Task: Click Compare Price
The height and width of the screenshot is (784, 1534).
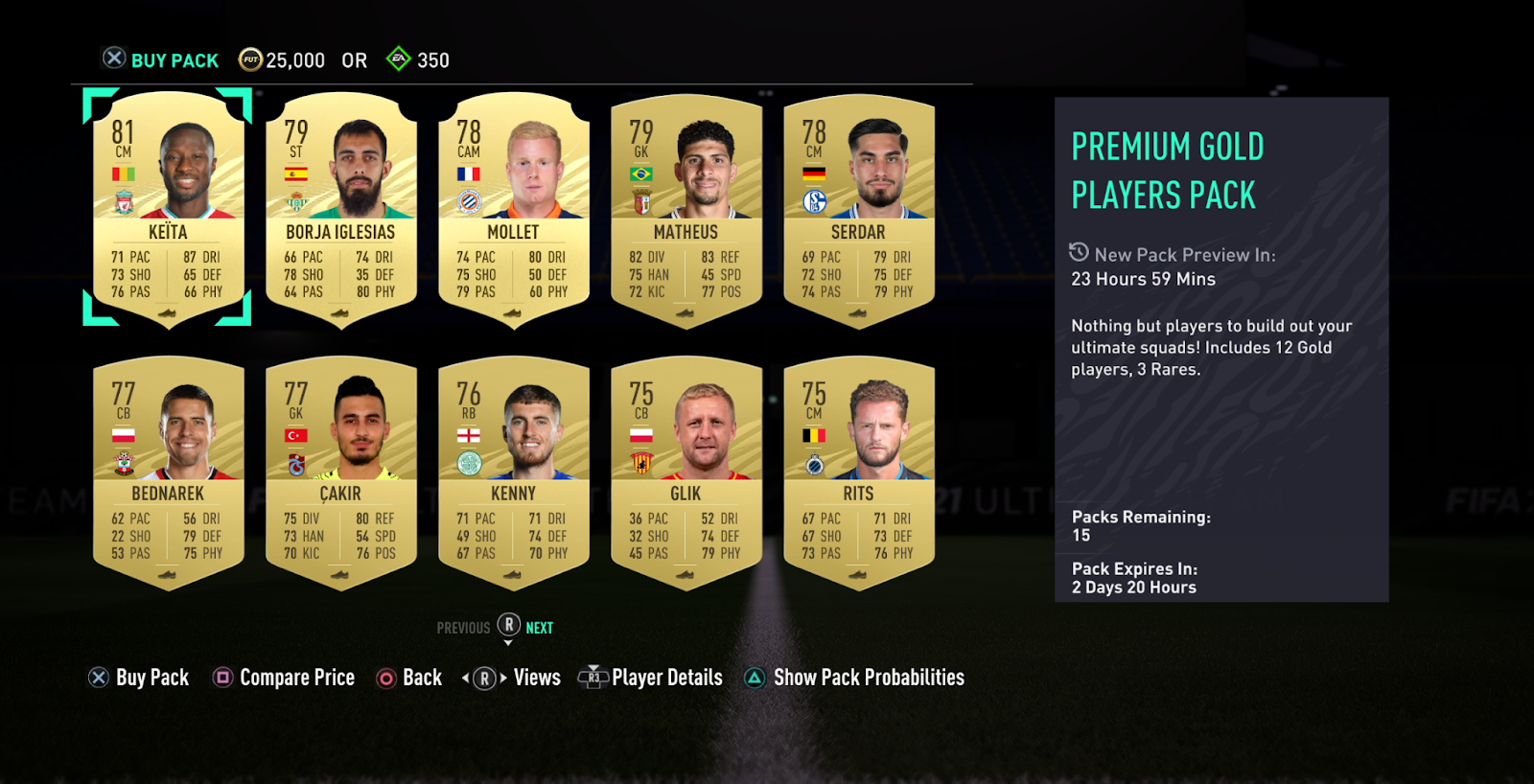Action: (x=284, y=678)
